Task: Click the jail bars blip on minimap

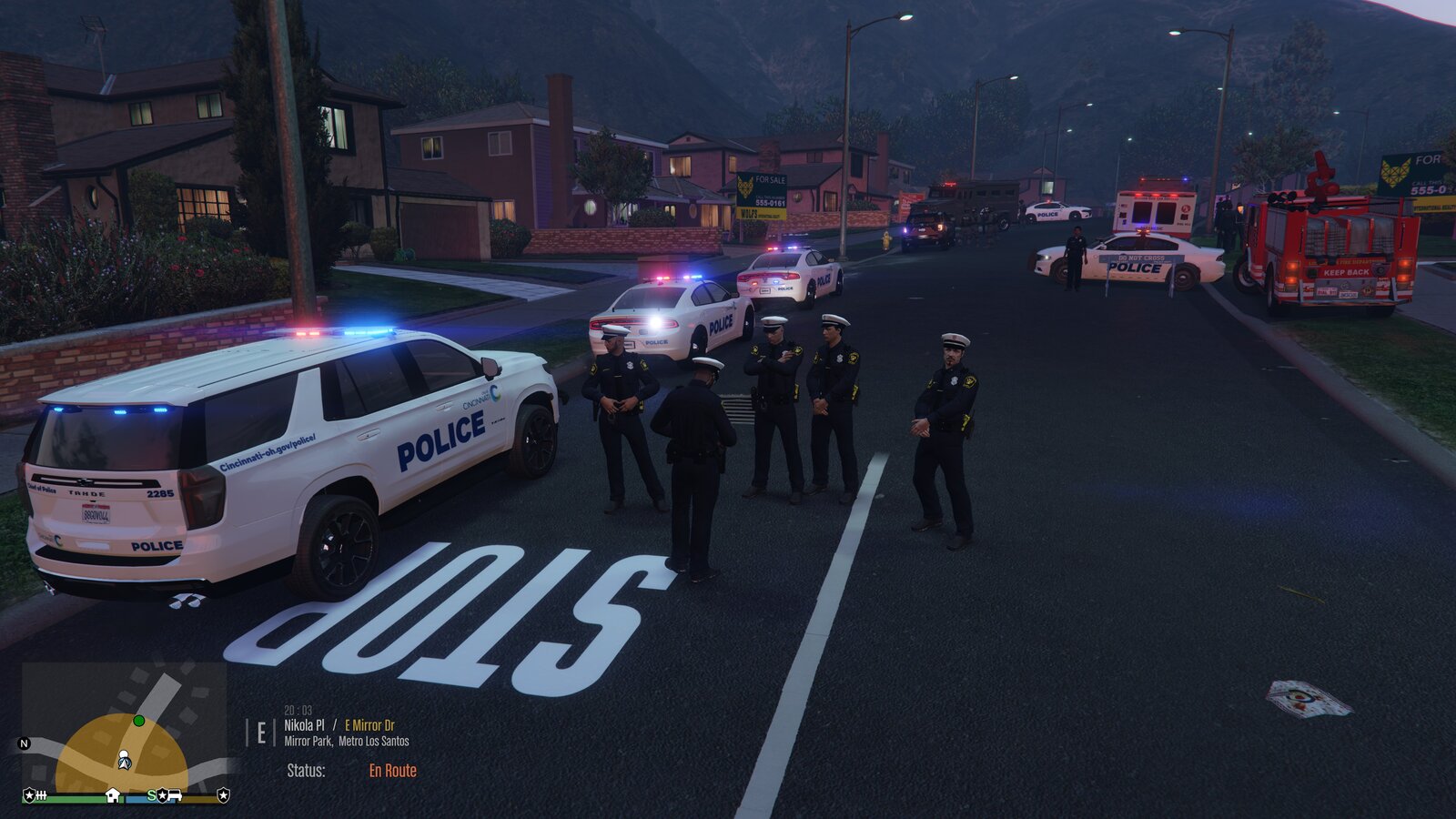Action: [41, 795]
